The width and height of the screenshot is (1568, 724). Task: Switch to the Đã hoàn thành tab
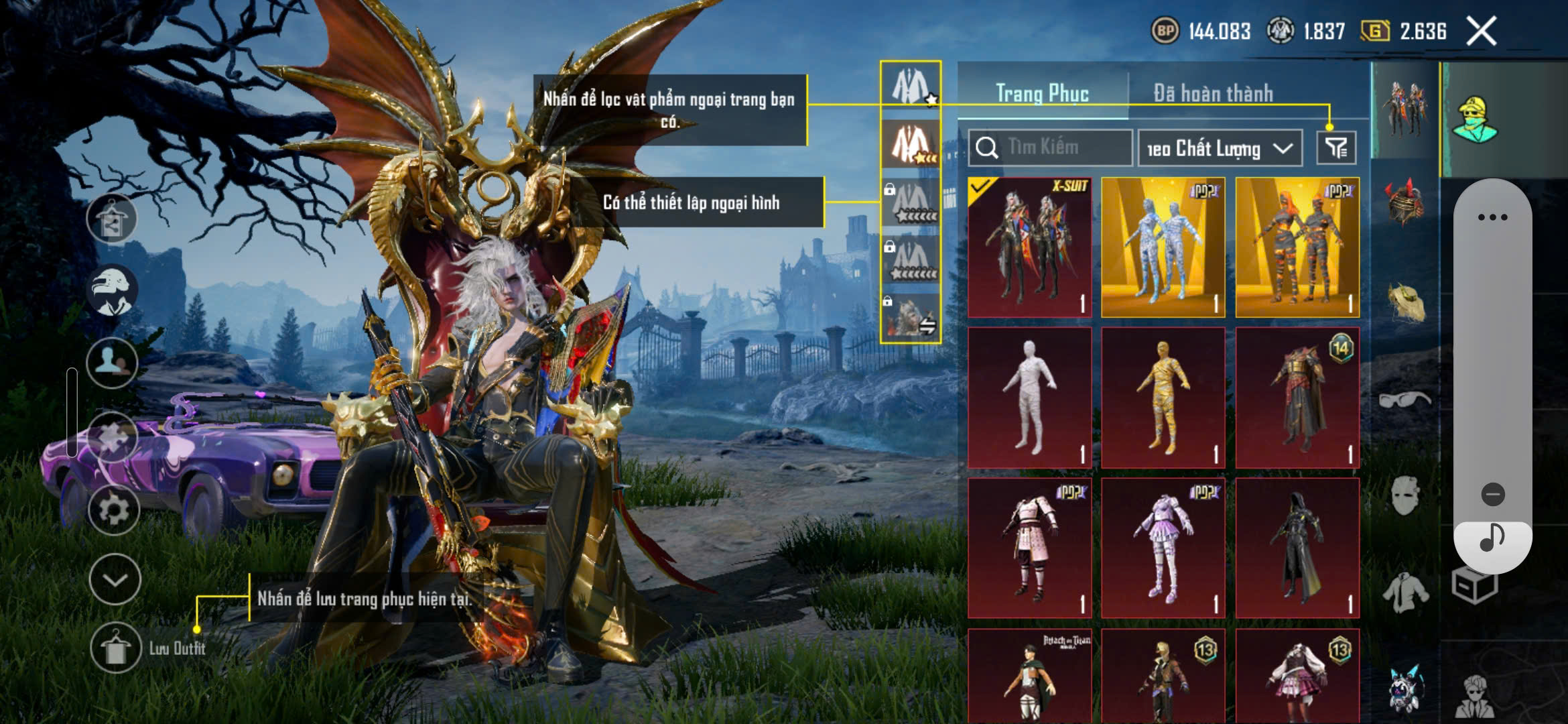click(1213, 93)
